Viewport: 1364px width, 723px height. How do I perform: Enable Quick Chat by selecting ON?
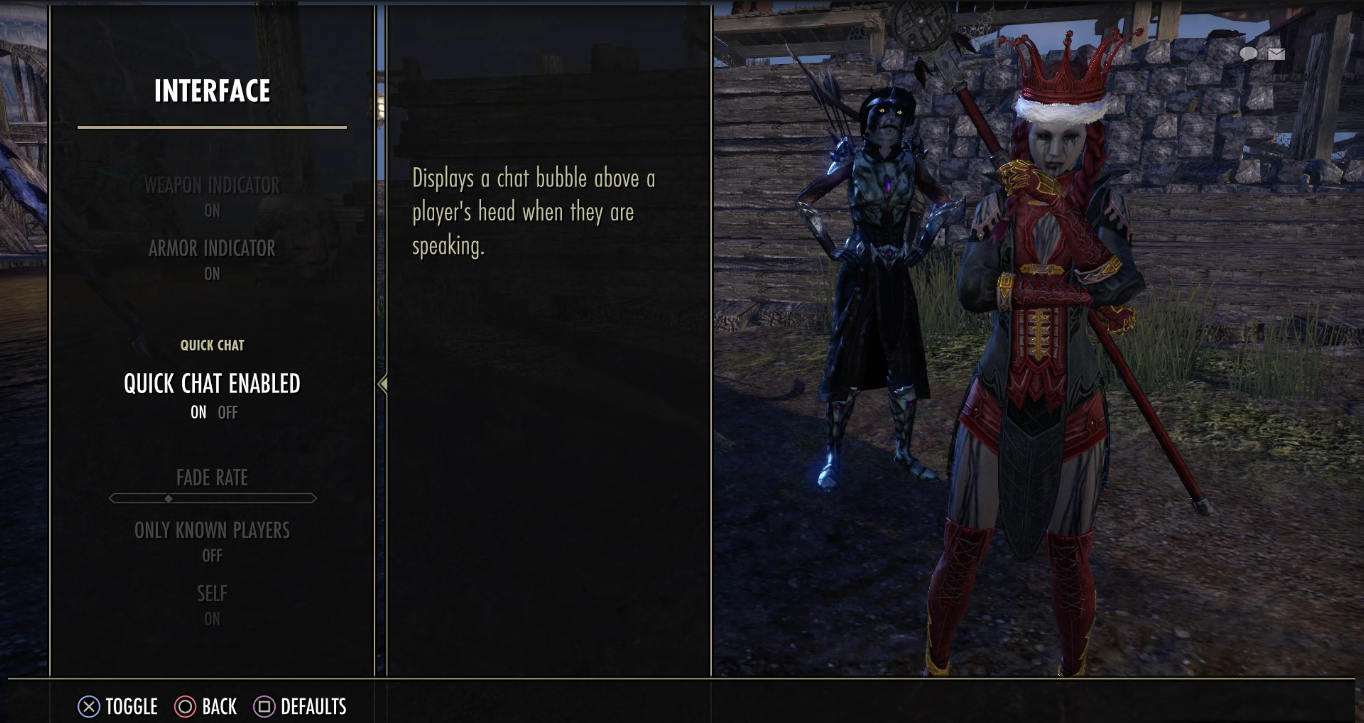(x=198, y=411)
